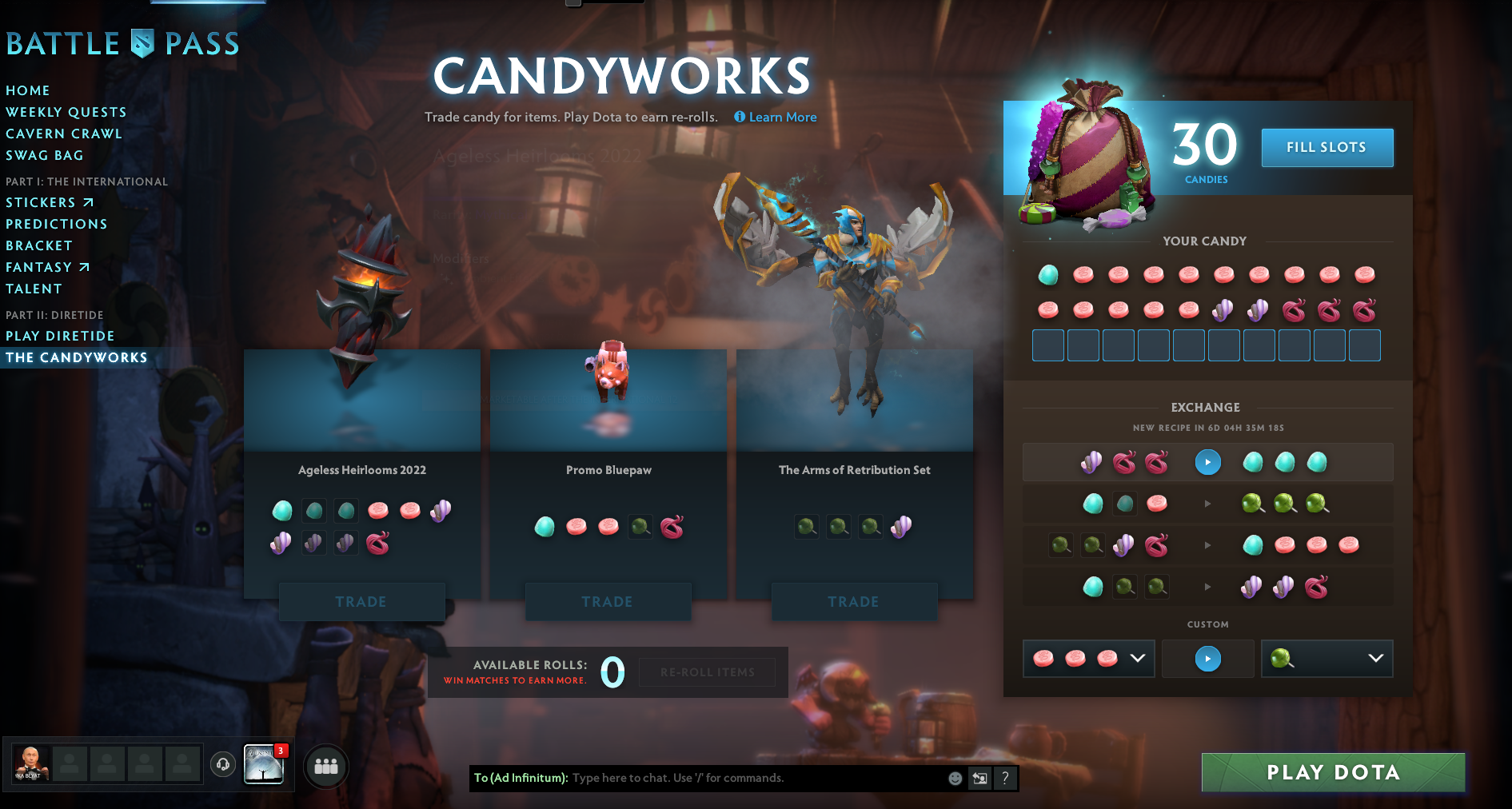Click the voice chat headphones icon
Viewport: 1512px width, 809px height.
pos(223,765)
